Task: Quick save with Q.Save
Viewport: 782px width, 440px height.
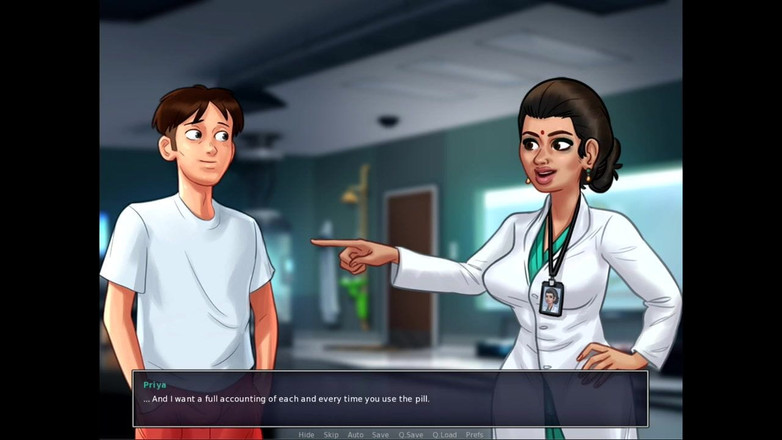Action: [x=410, y=435]
